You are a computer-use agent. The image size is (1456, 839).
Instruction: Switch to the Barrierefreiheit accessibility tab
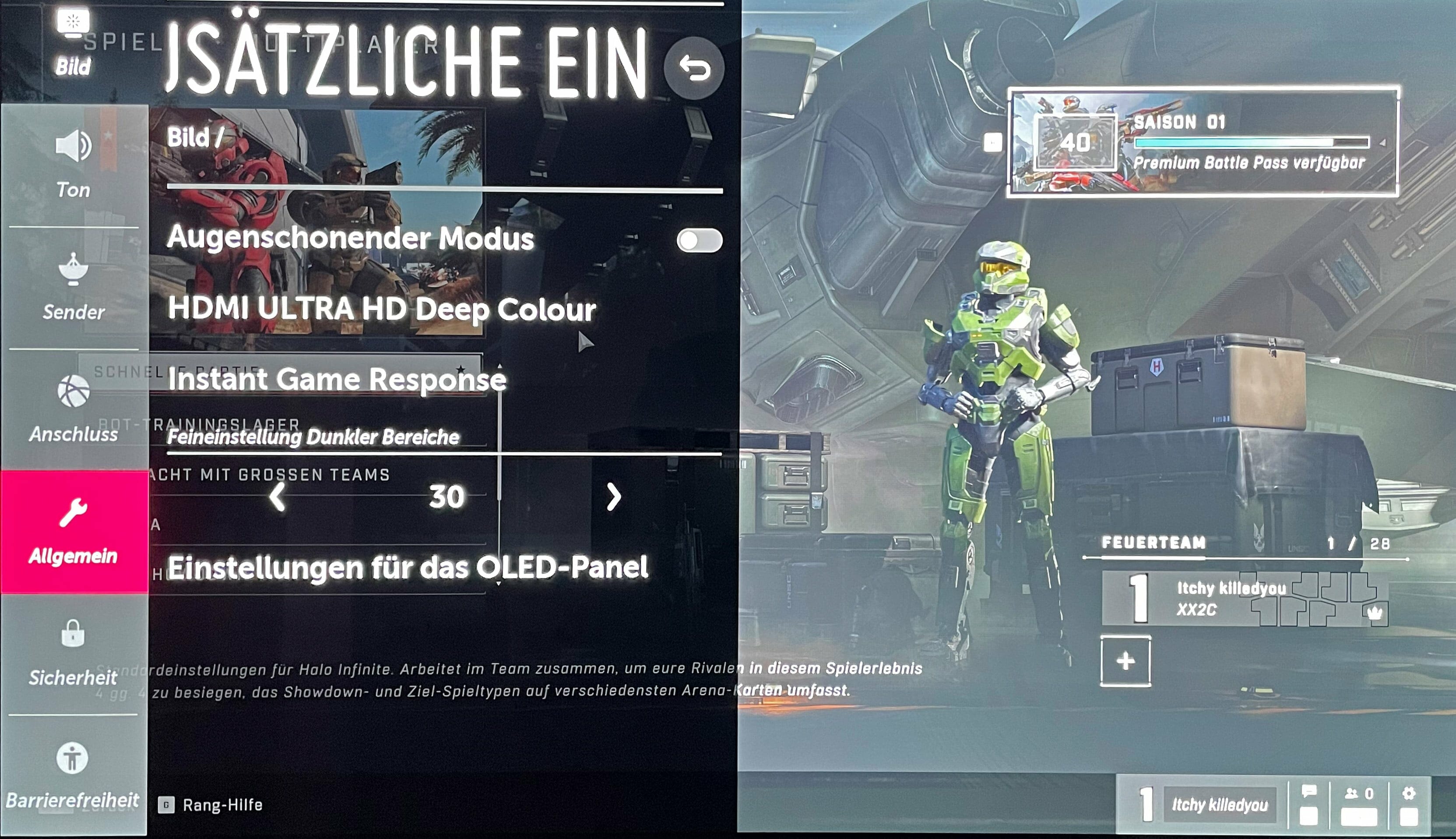pyautogui.click(x=73, y=775)
